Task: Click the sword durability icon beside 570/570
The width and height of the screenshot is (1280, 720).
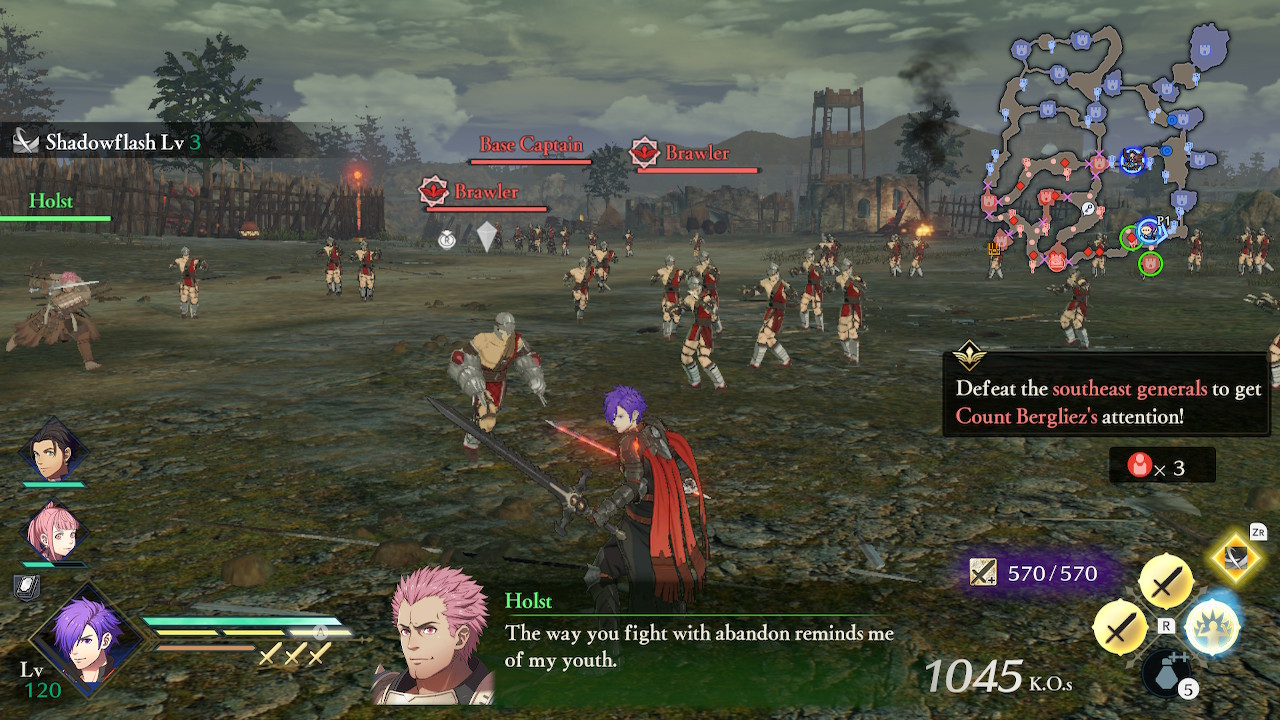Action: pos(984,572)
